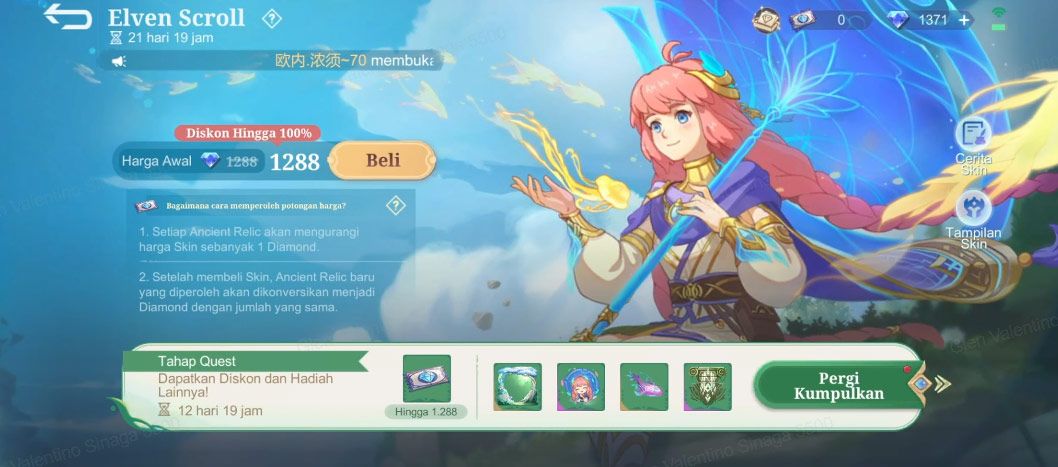The width and height of the screenshot is (1058, 467).
Task: Inspect the purple fish effect reward
Action: click(x=644, y=386)
